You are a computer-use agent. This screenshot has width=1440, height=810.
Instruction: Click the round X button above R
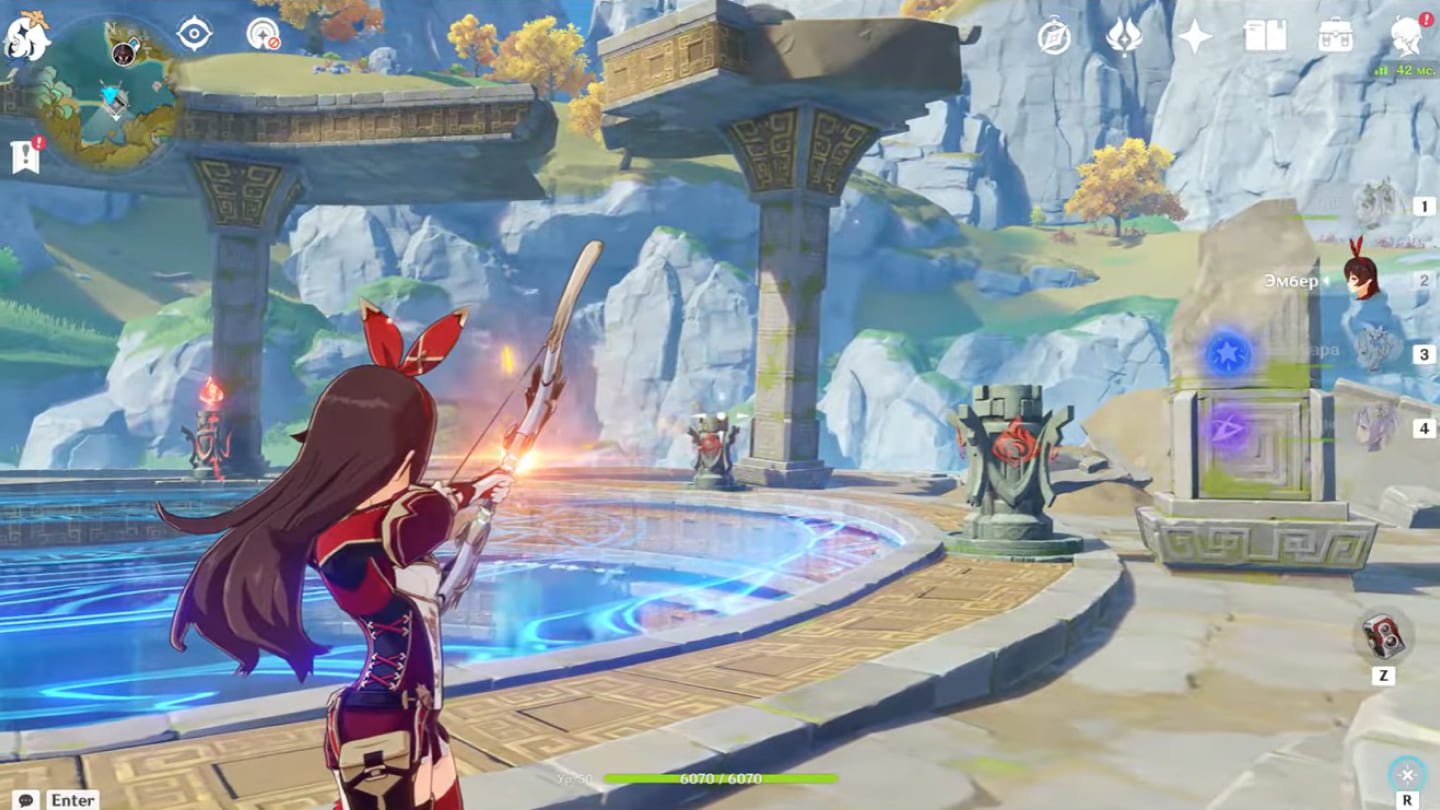pyautogui.click(x=1407, y=774)
